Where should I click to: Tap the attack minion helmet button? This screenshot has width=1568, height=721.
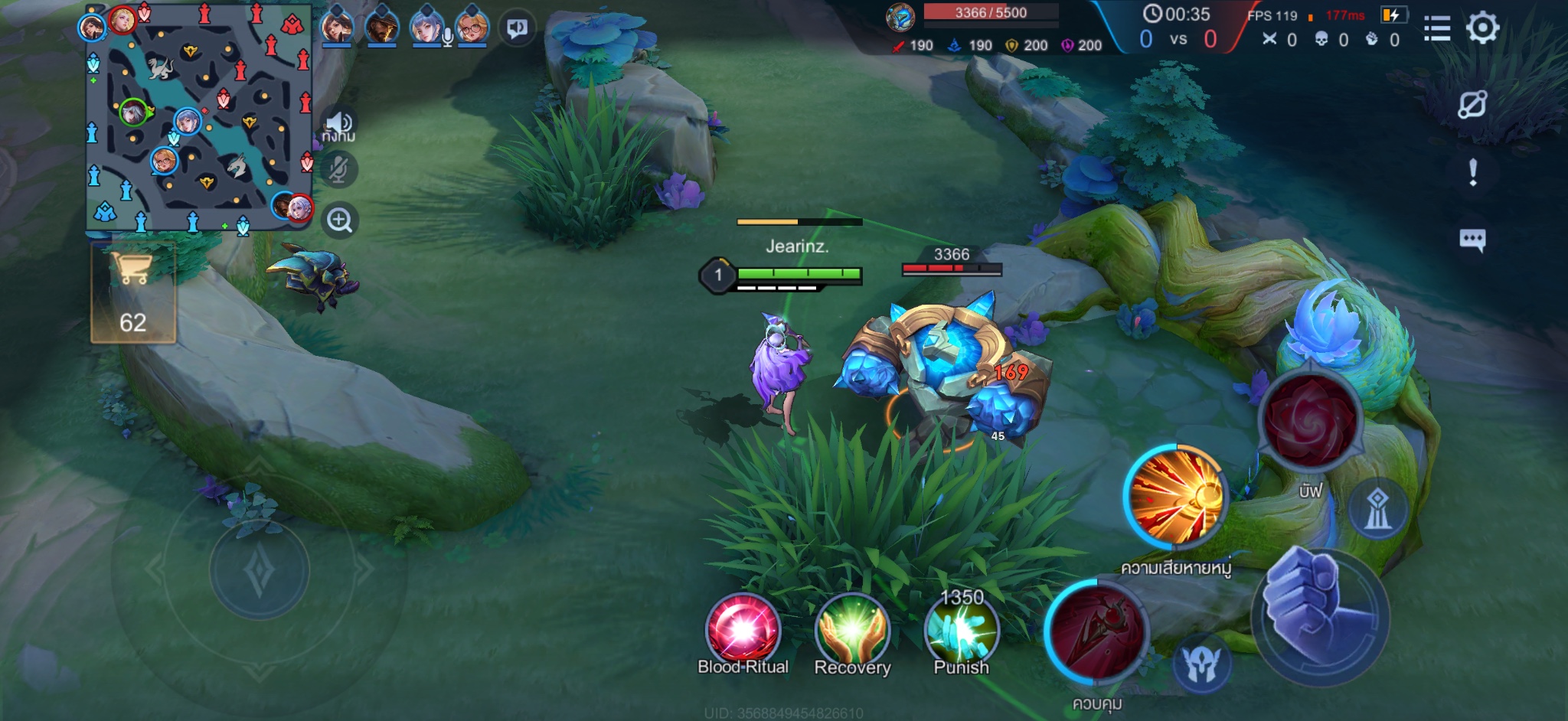(1201, 664)
